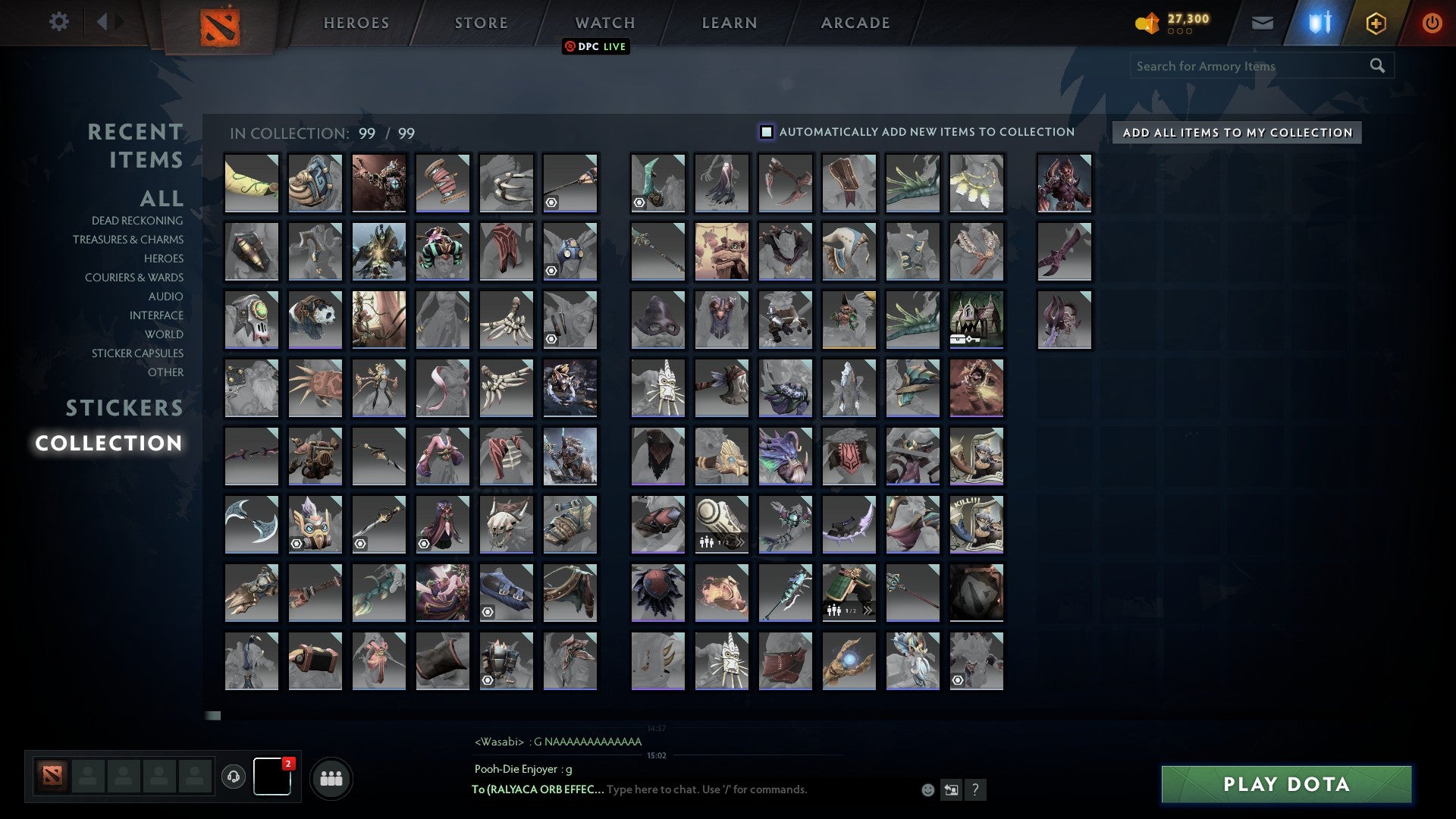Open the emoji picker next to chat

pos(927,789)
